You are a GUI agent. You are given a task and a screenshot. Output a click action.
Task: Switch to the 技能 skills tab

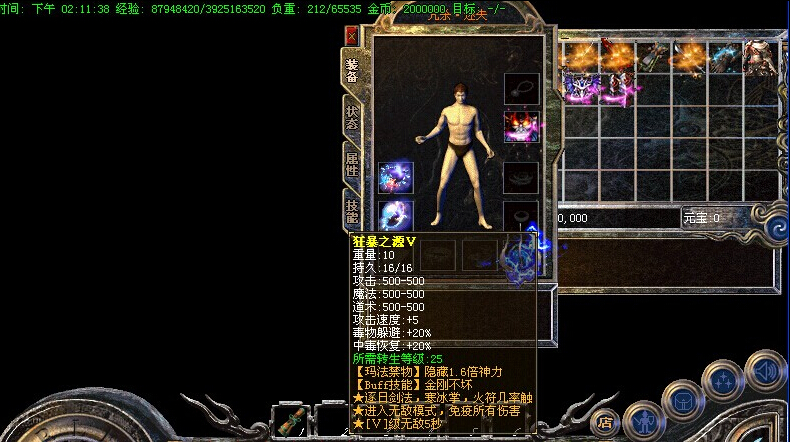(352, 210)
